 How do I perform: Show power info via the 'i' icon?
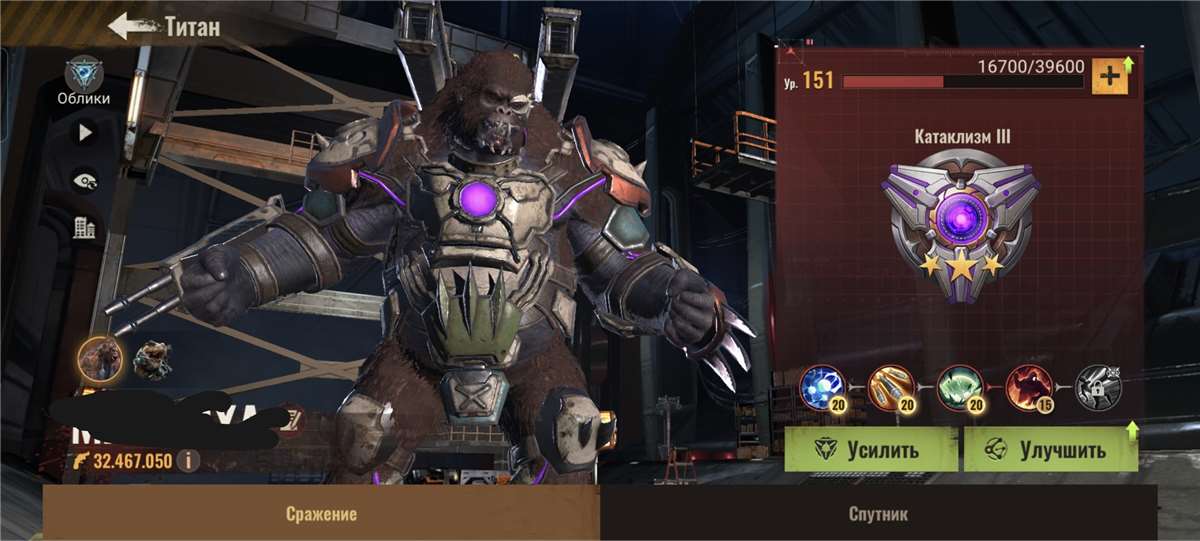[x=187, y=461]
